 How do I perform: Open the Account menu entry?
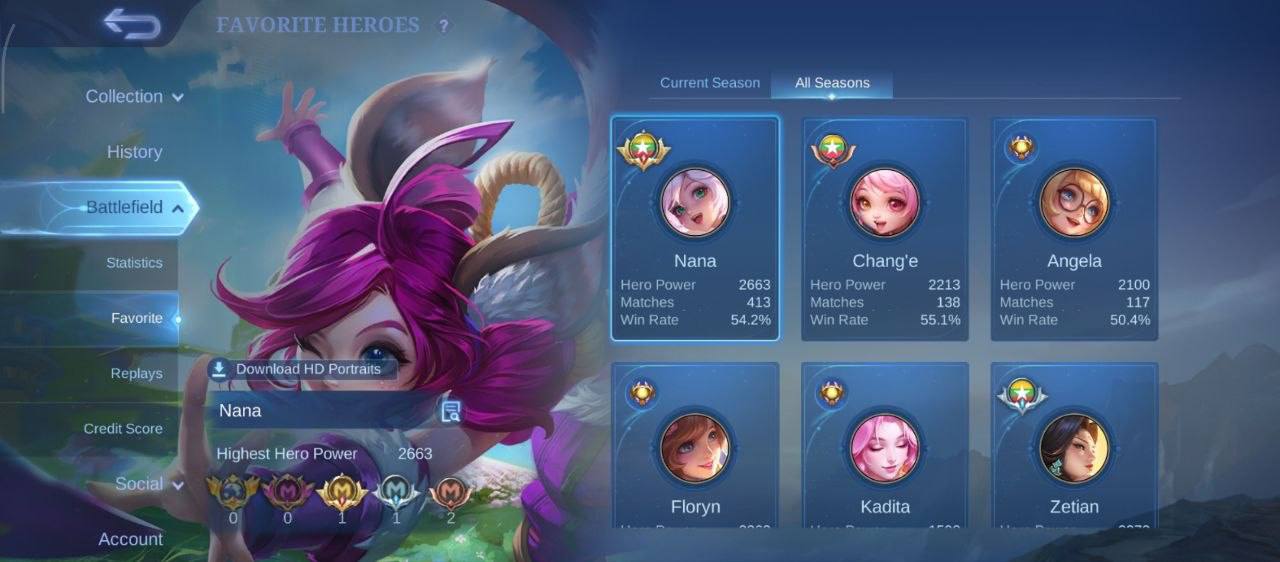[x=130, y=539]
